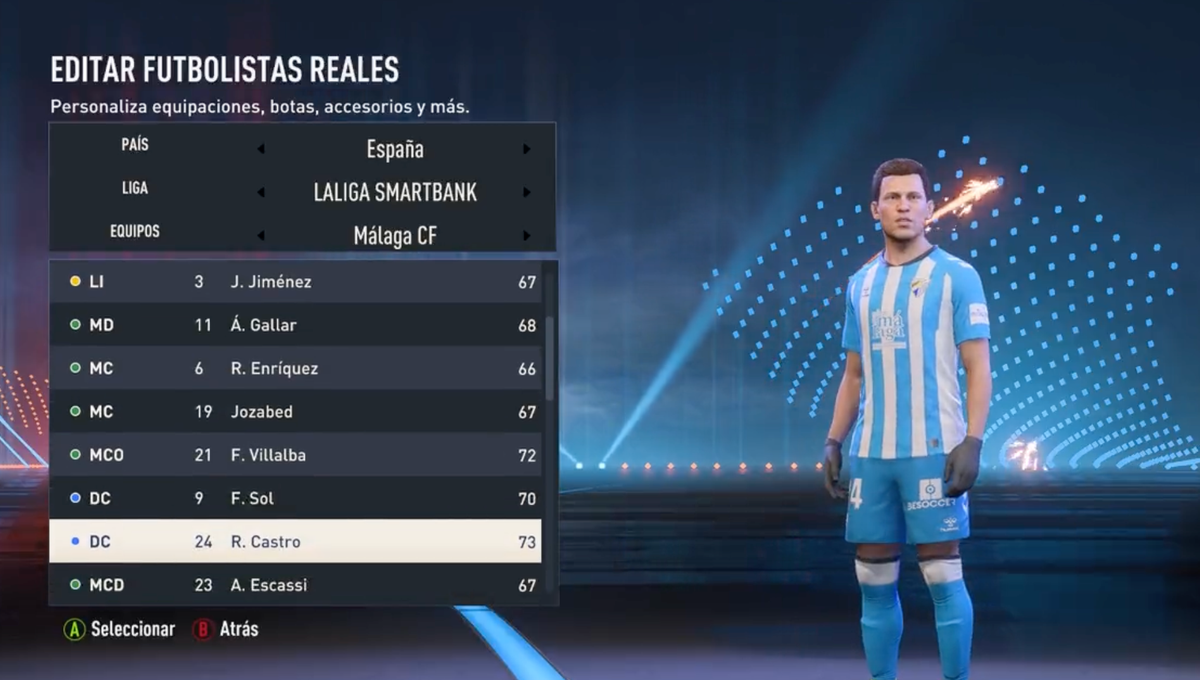Click left arrow beside España country

261,150
